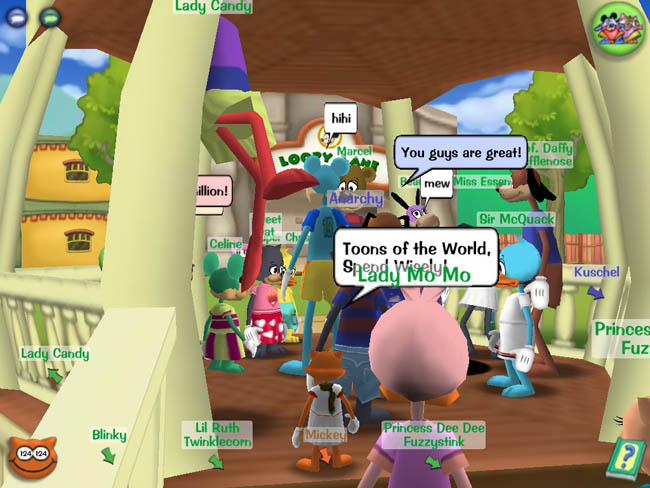This screenshot has height=488, width=650.
Task: Select Lil Ruth Twinklecorn's name tag
Action: tap(217, 434)
